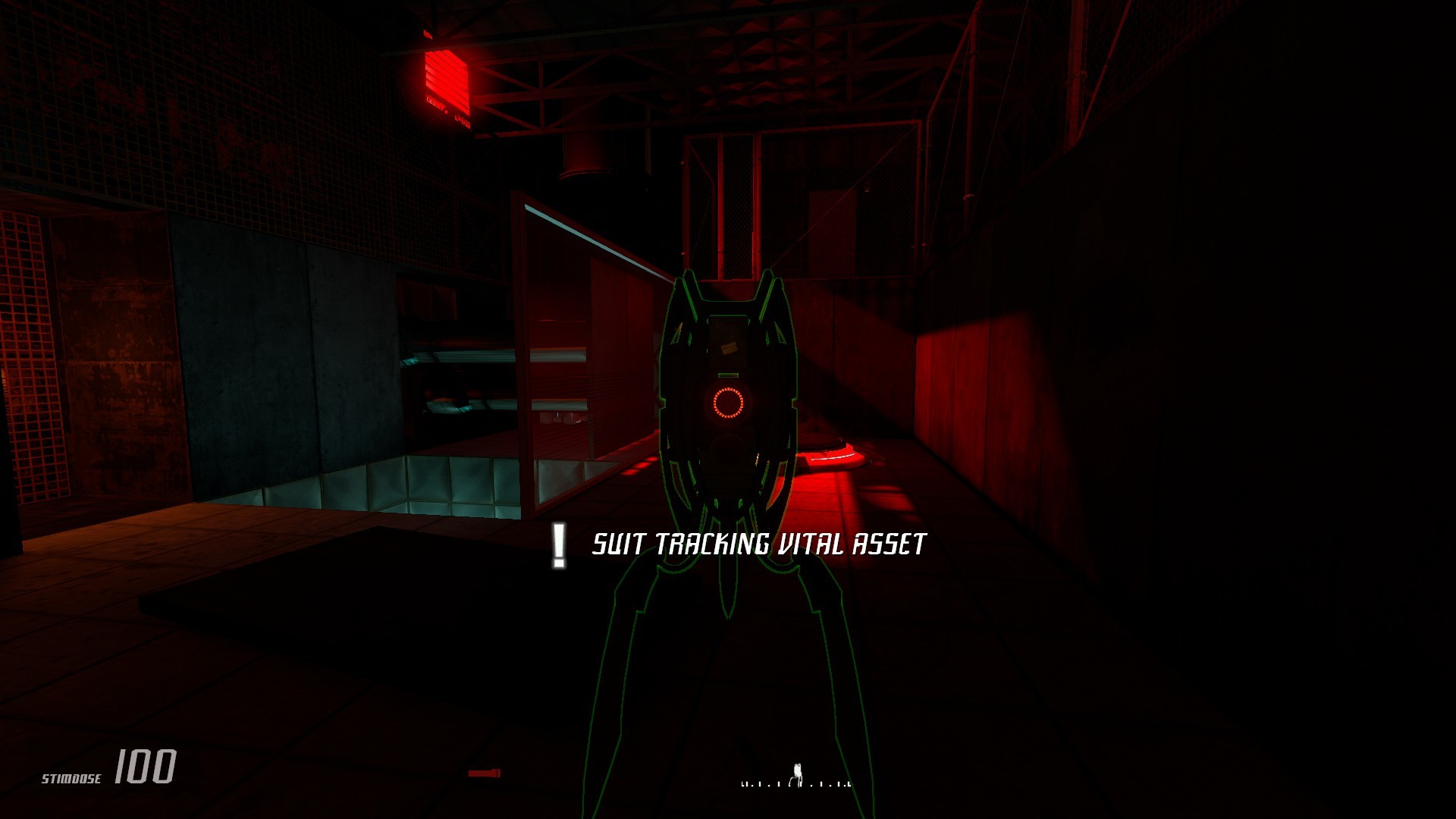Image resolution: width=1456 pixels, height=819 pixels.
Task: Click the drone's red circular eye ring
Action: [730, 403]
